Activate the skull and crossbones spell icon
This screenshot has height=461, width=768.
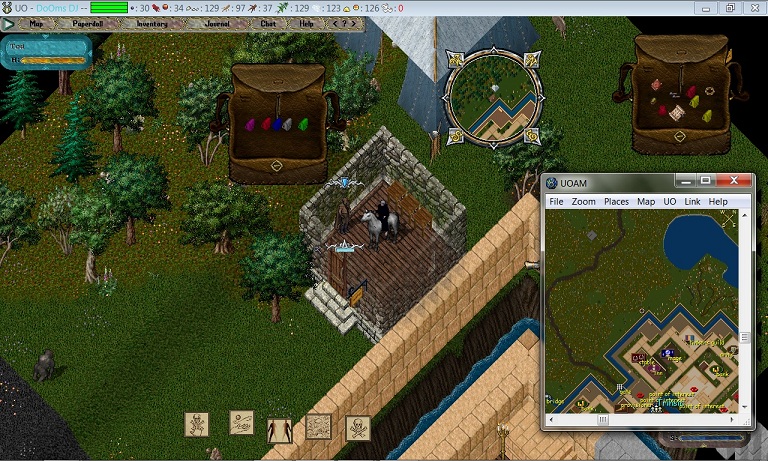pos(358,428)
